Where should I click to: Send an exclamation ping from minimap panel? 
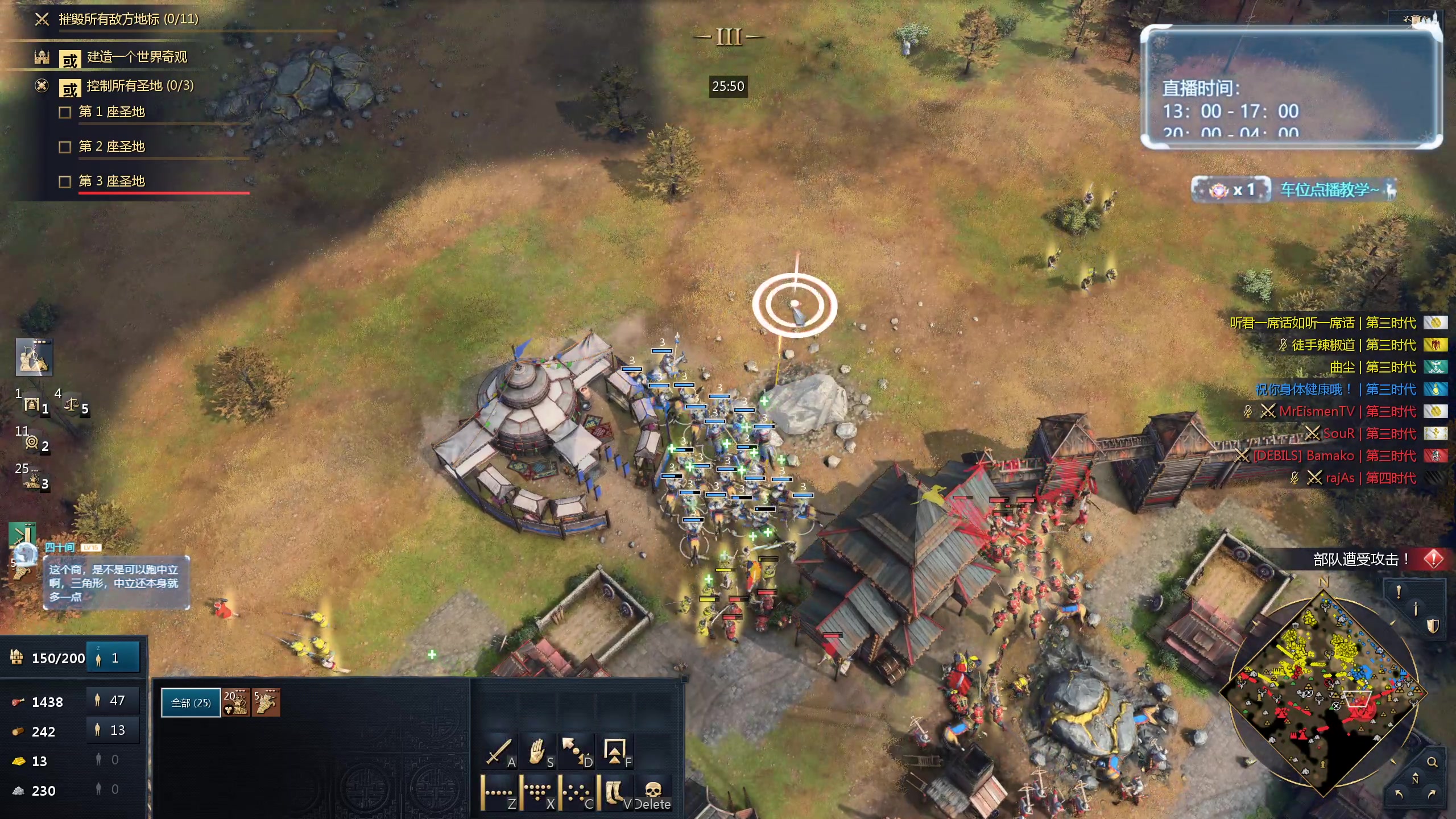tap(1399, 592)
